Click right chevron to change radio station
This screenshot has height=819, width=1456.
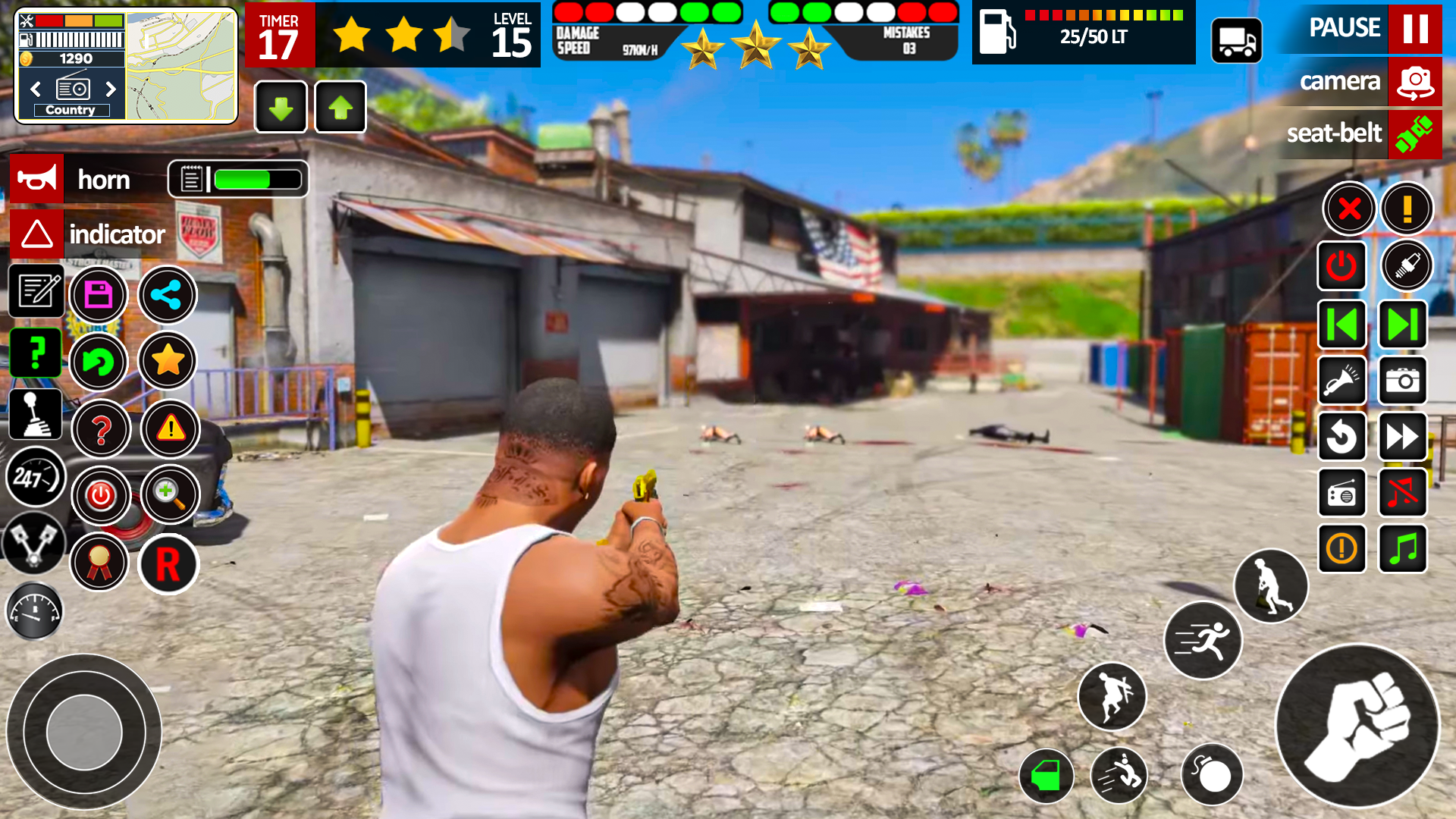click(112, 89)
